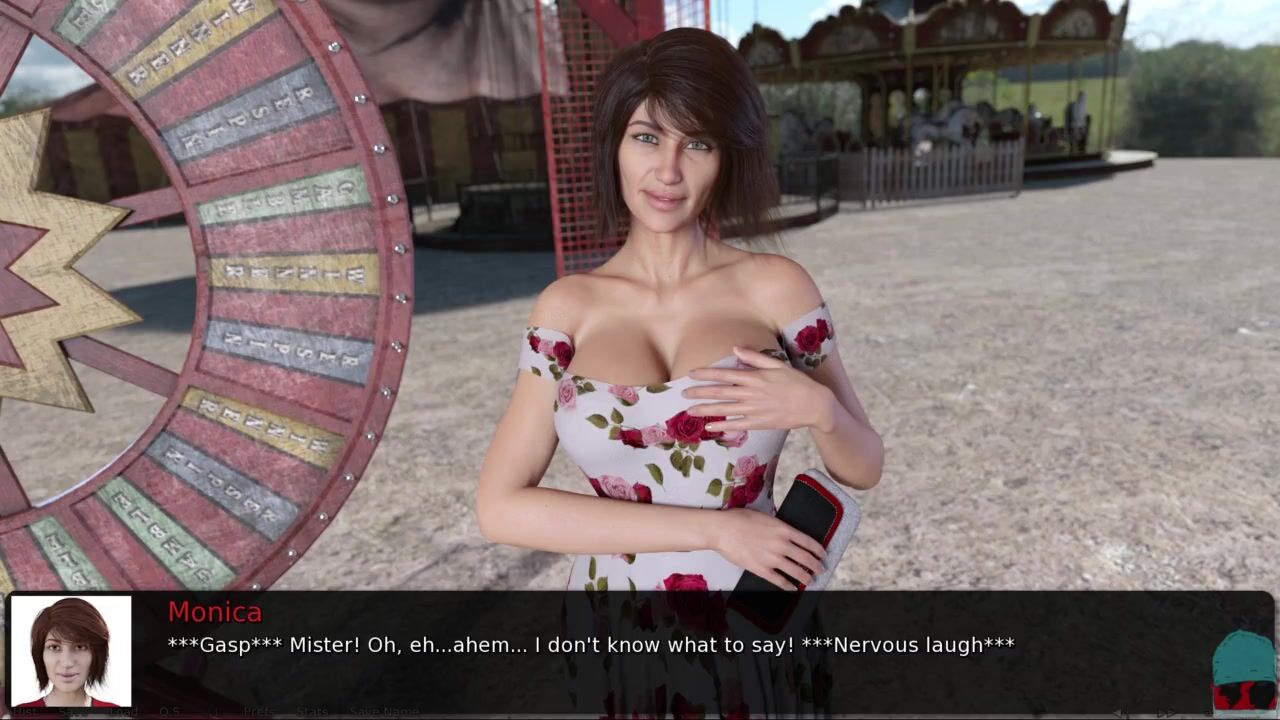Click the skip forward arrows
The height and width of the screenshot is (720, 1280).
pyautogui.click(x=1166, y=712)
